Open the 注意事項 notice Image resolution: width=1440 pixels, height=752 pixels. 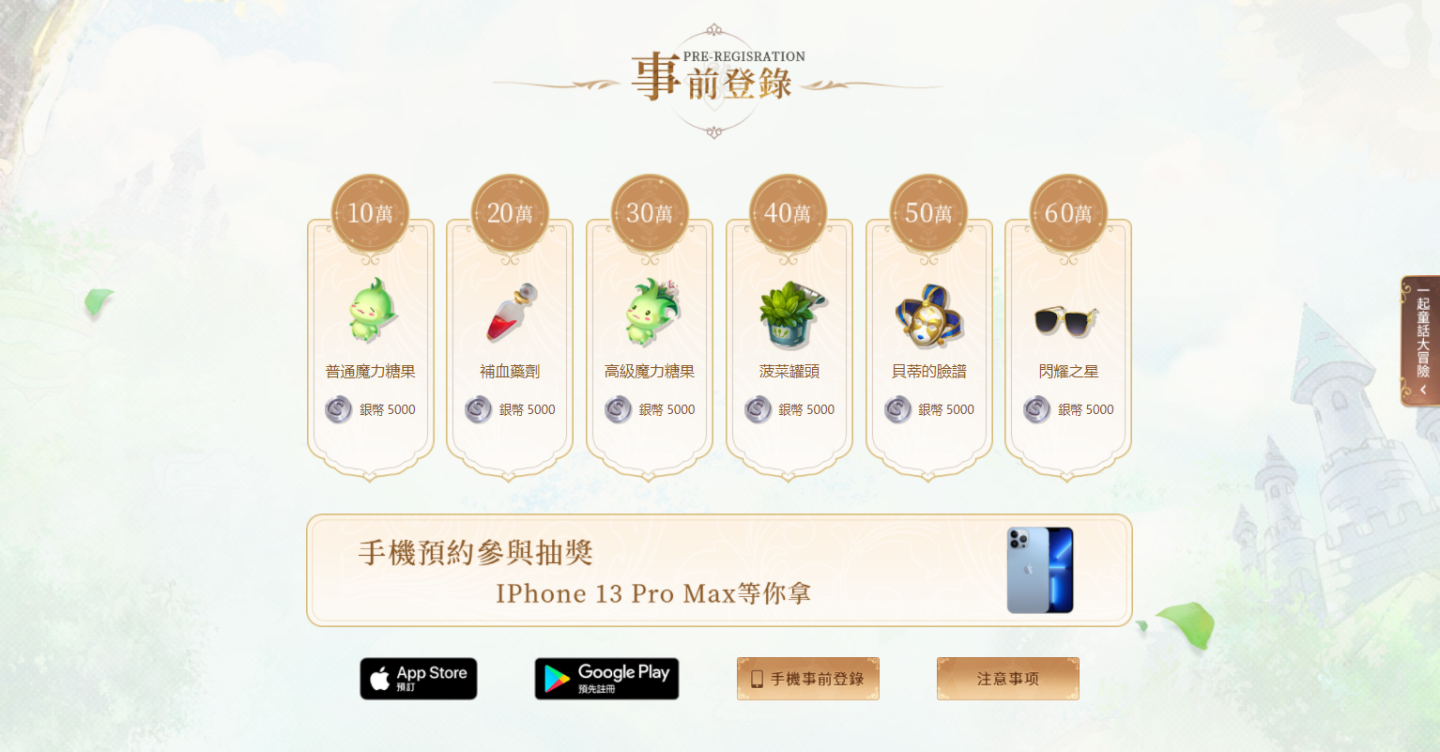click(1007, 678)
